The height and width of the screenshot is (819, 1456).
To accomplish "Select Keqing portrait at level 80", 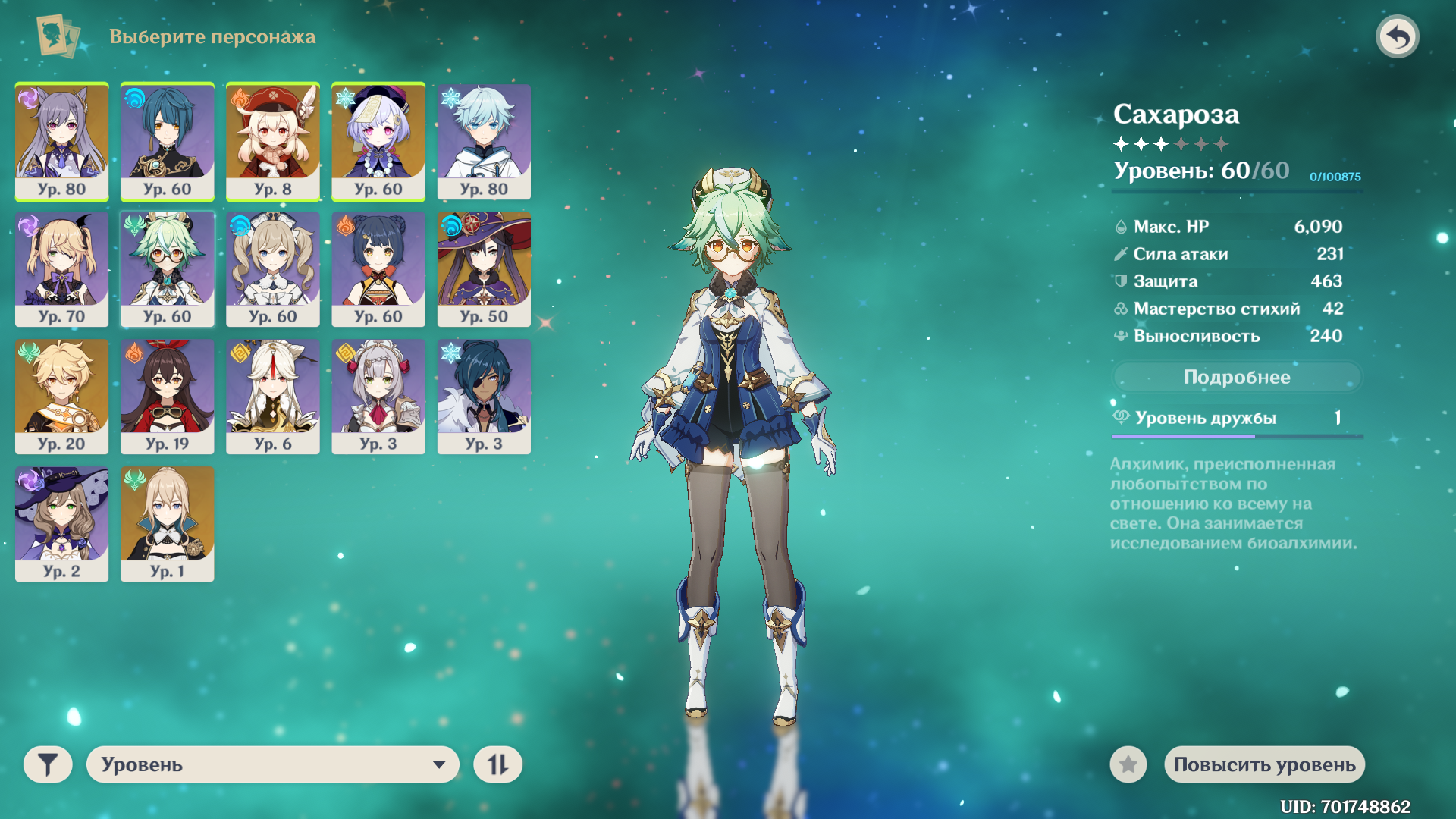I will tap(61, 141).
